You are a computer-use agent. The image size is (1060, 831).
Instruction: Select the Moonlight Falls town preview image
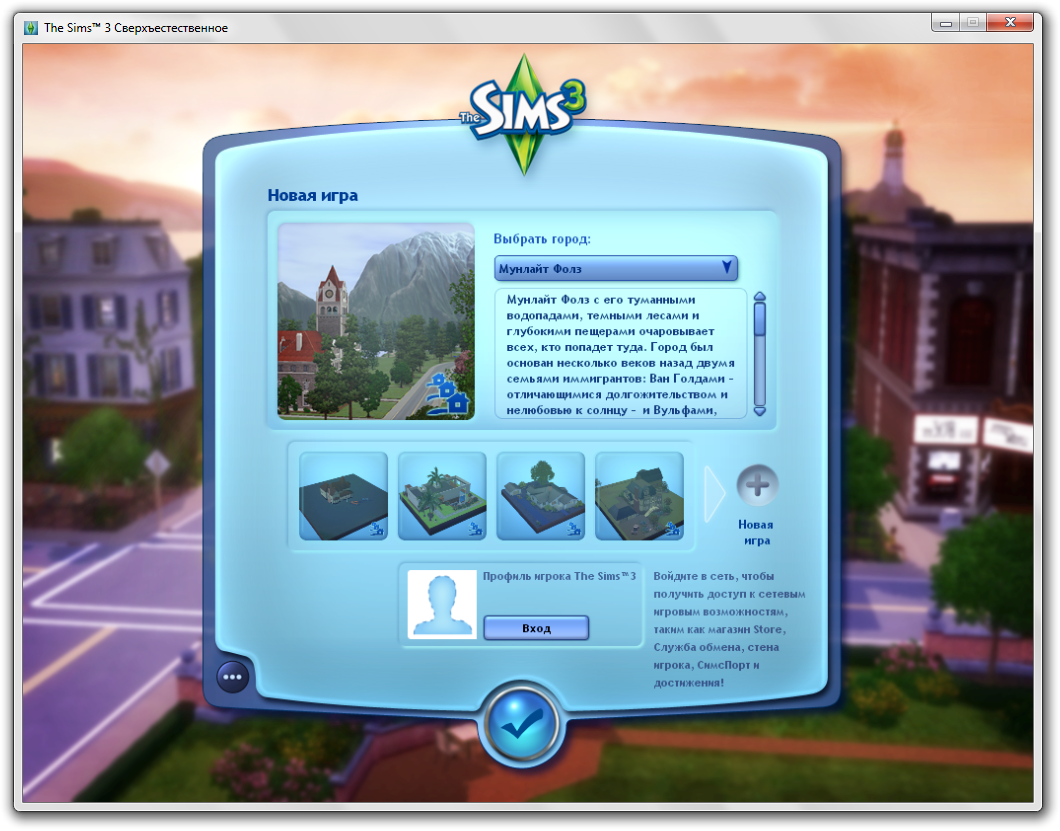pos(376,321)
